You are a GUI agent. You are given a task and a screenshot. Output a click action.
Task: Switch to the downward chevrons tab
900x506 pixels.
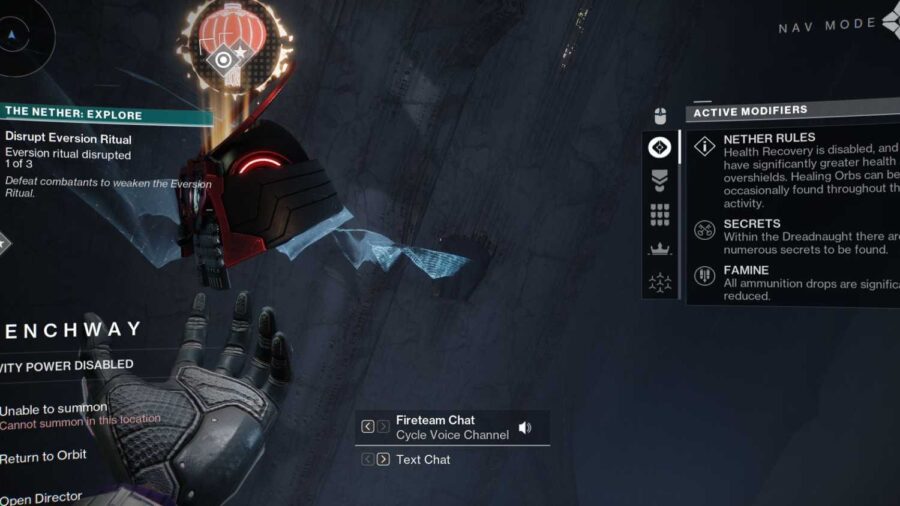(660, 180)
